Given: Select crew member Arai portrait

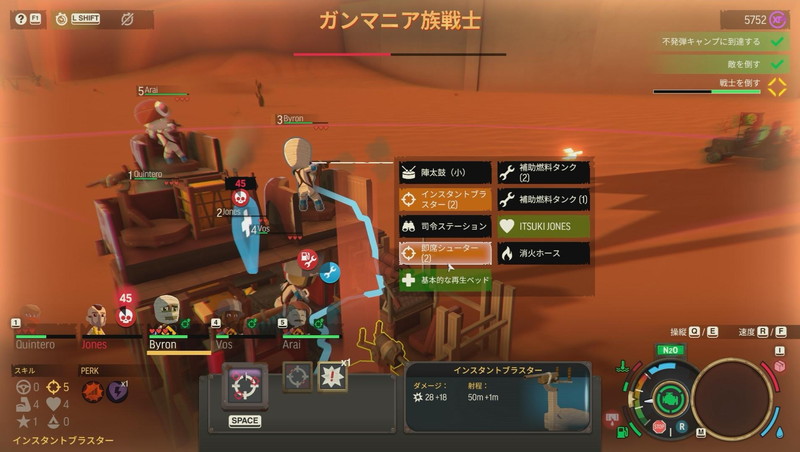Looking at the screenshot, I should tap(293, 318).
